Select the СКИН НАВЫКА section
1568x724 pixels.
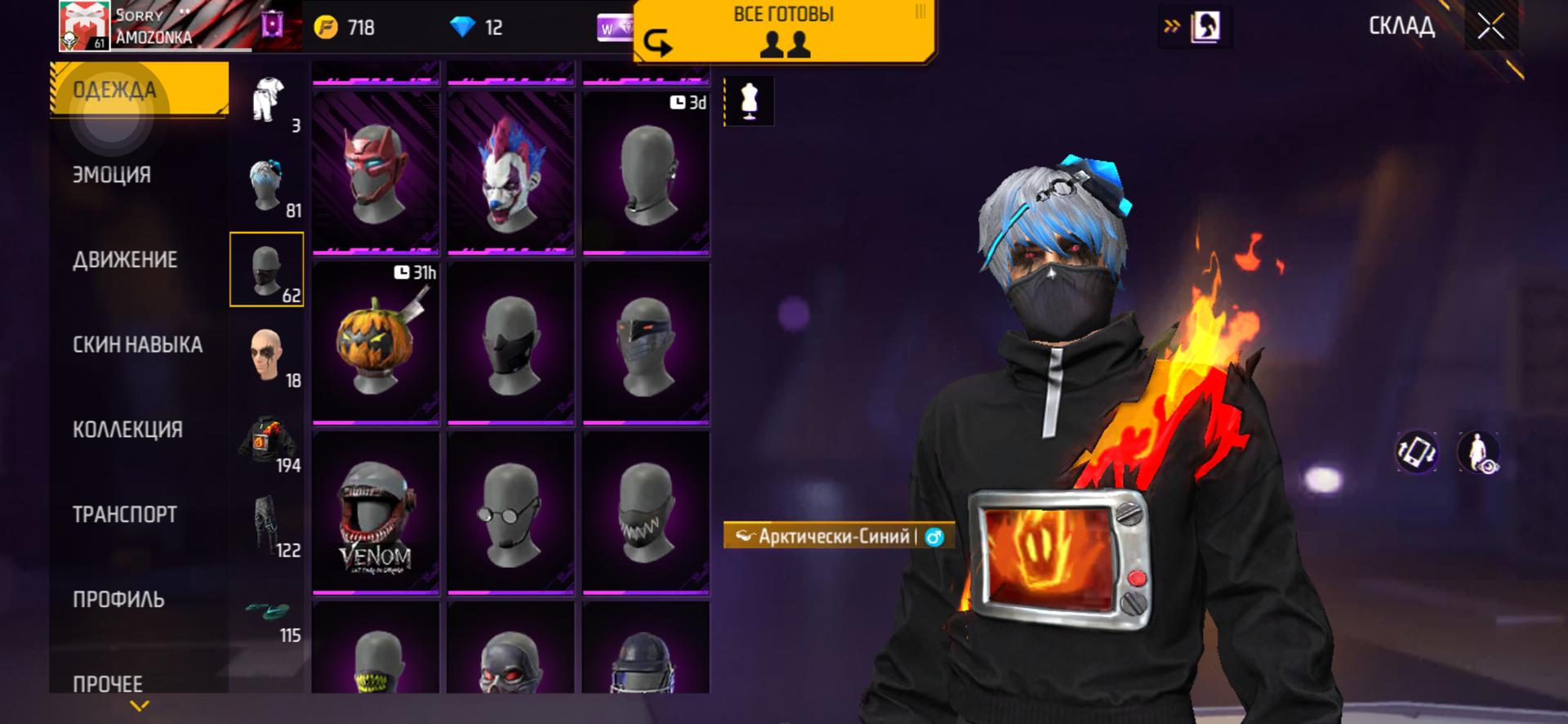point(137,345)
